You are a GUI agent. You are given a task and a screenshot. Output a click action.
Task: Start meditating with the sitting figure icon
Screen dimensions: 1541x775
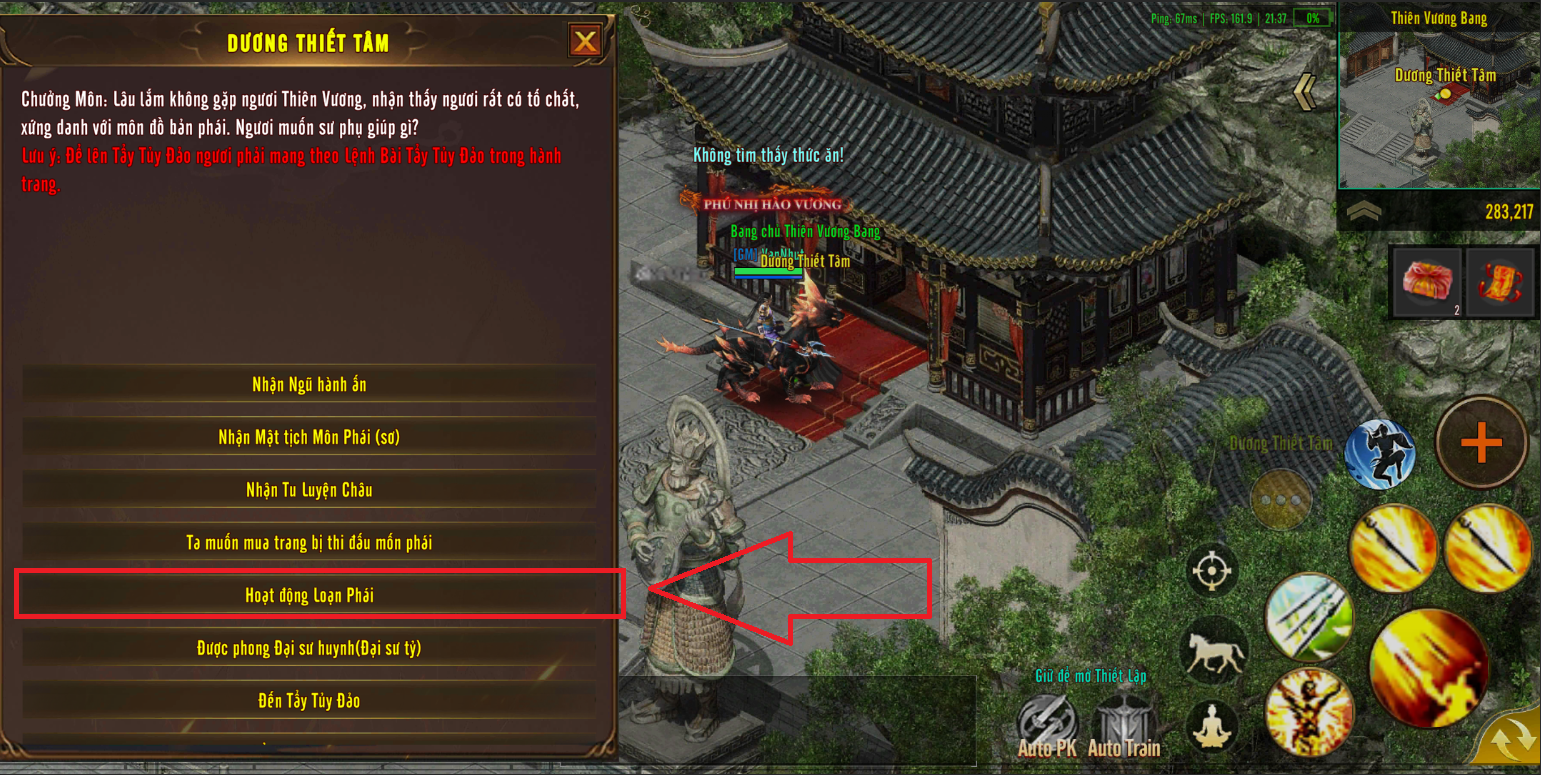tap(1212, 727)
